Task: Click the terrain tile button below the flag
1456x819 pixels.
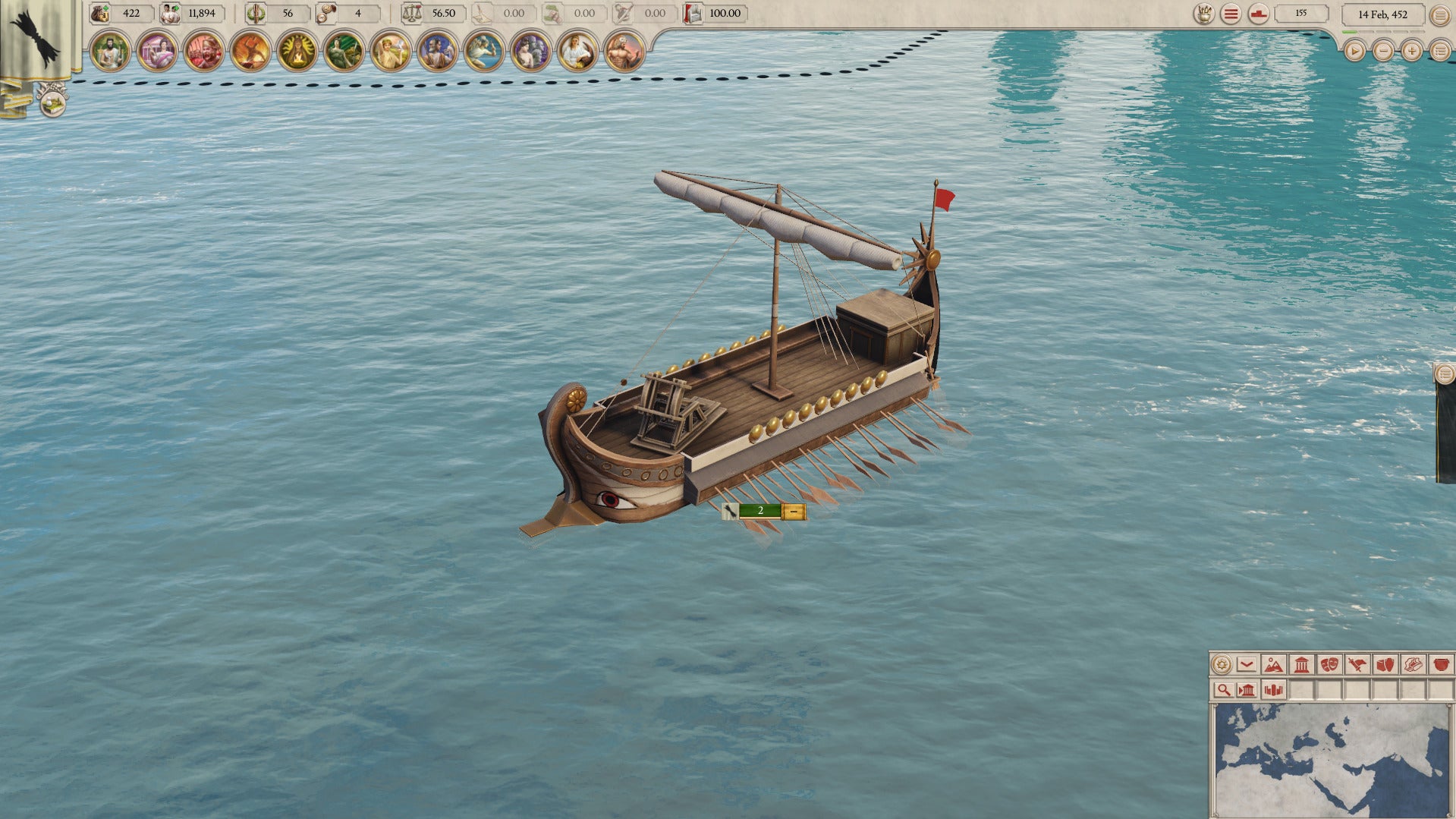Action: tap(52, 100)
